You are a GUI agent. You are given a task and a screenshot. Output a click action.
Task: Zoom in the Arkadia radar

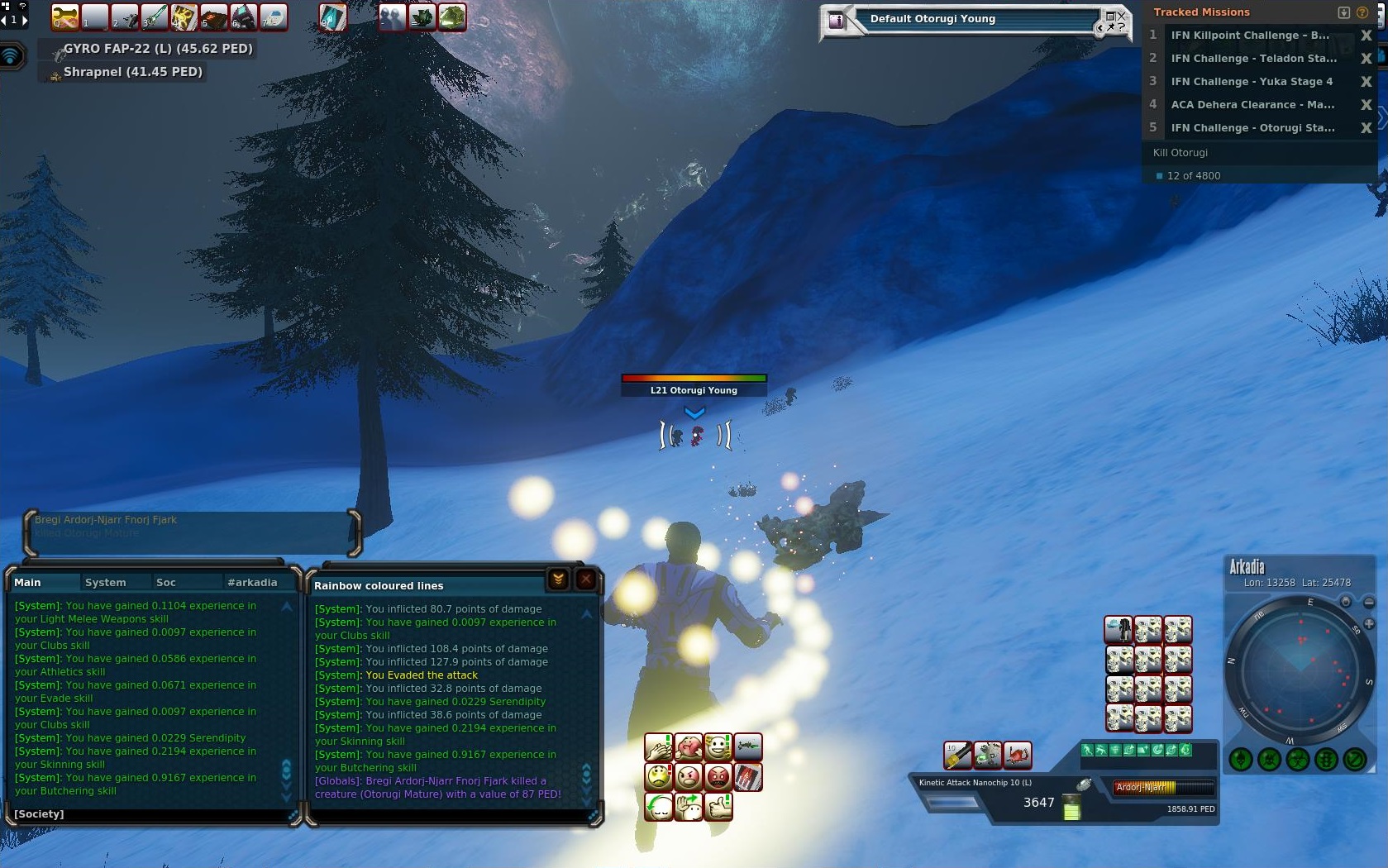tap(1369, 624)
